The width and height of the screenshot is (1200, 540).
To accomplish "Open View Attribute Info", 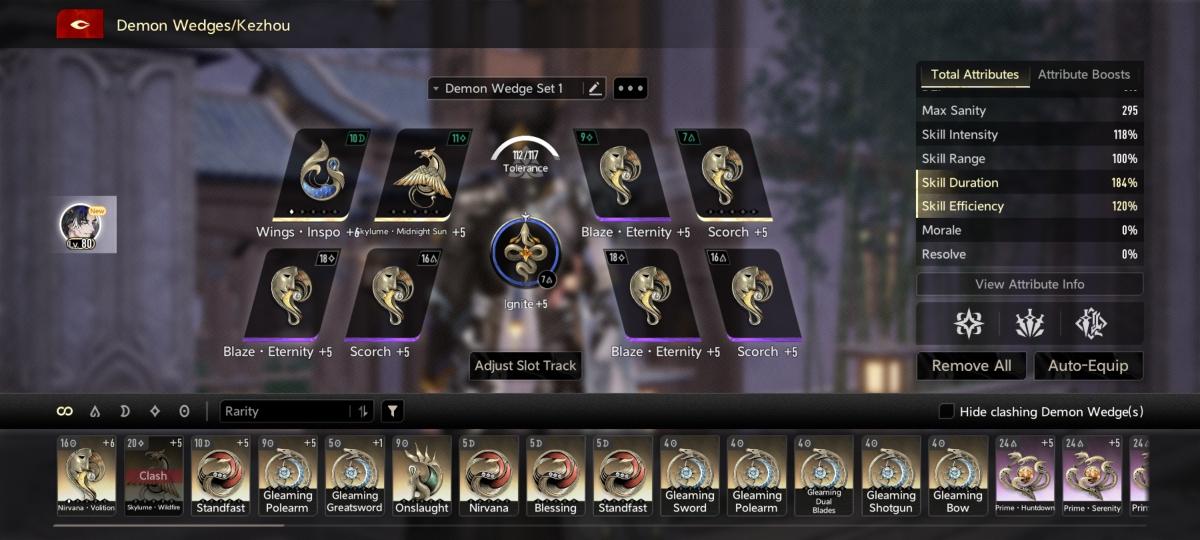I will pyautogui.click(x=1029, y=284).
